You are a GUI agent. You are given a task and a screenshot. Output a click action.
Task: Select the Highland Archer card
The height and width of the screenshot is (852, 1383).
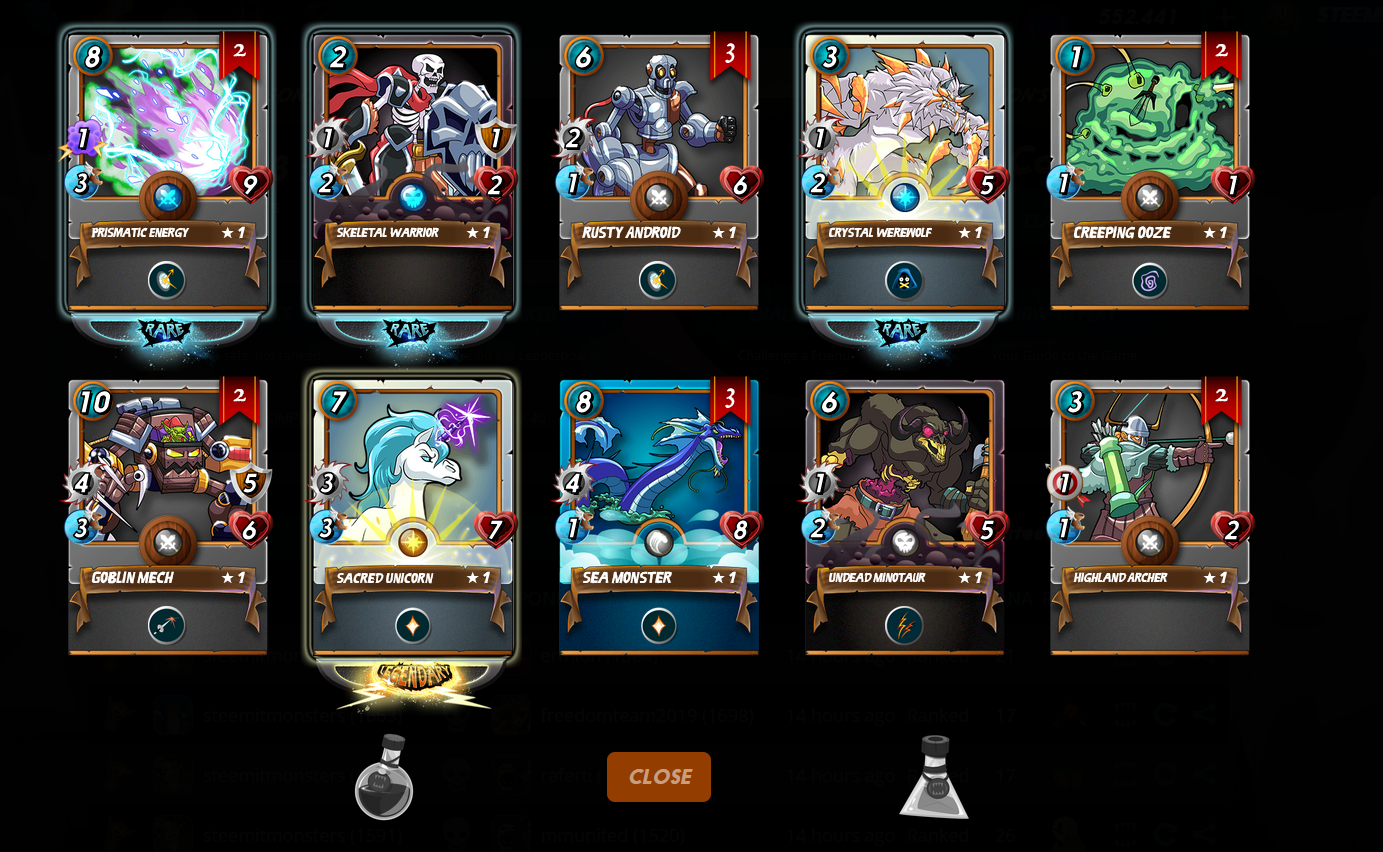click(x=1149, y=516)
